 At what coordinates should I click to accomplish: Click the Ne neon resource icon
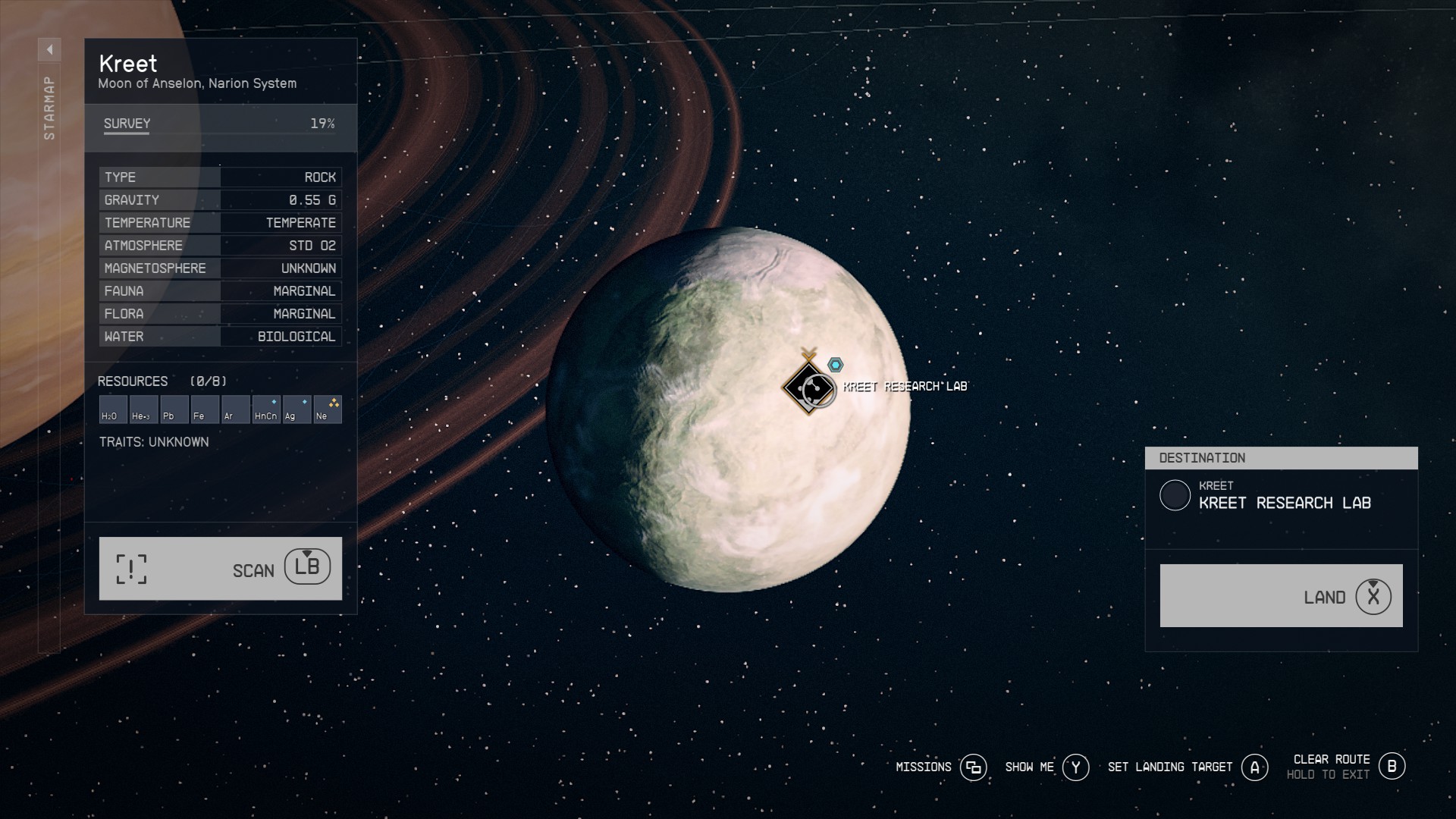coord(328,409)
